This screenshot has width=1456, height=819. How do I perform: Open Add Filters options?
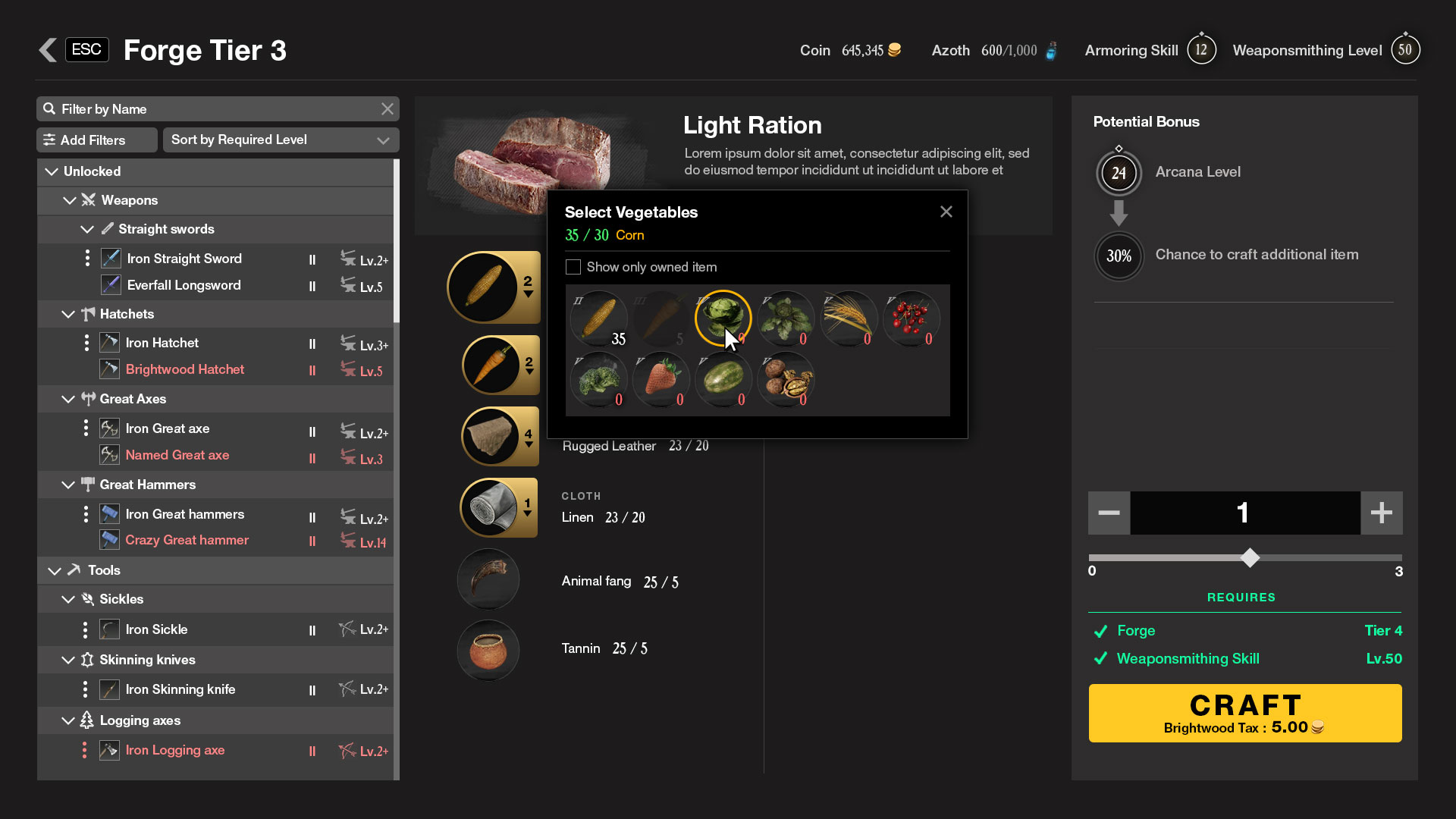96,140
